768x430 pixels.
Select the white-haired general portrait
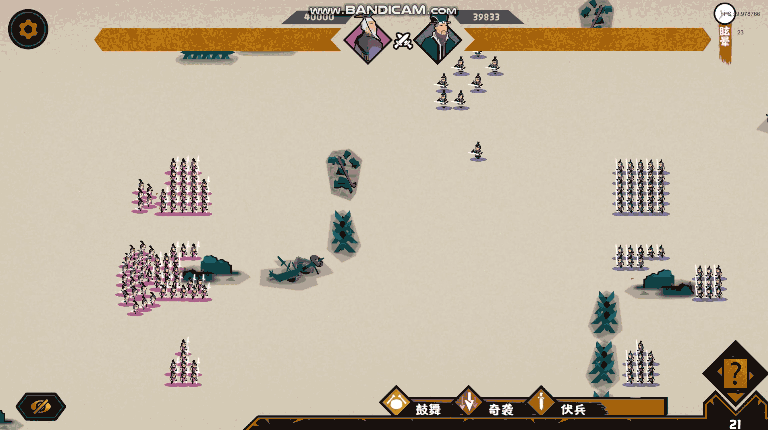pos(368,39)
